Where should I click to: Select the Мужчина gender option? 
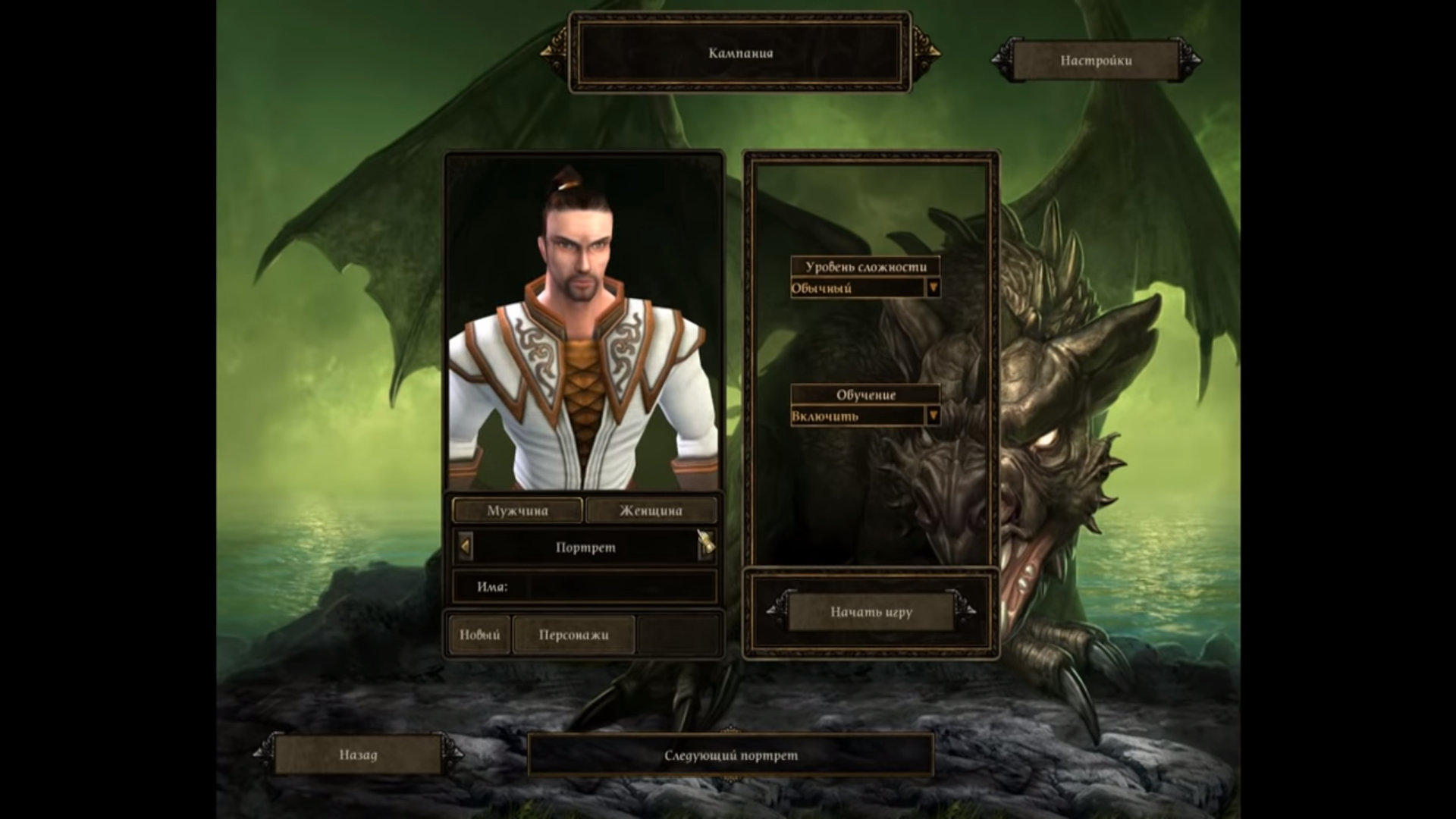pyautogui.click(x=517, y=510)
